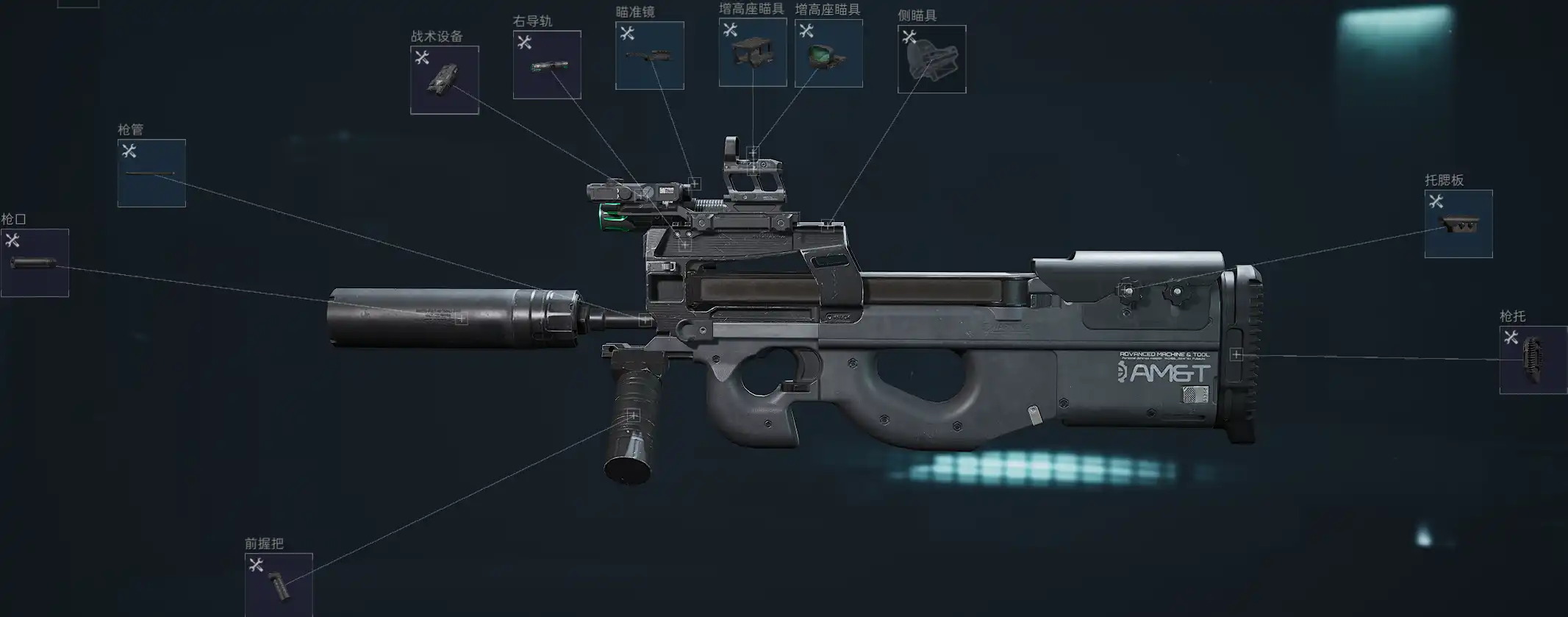Open the 前握把 foregrip slot
This screenshot has height=617, width=1568.
(279, 585)
